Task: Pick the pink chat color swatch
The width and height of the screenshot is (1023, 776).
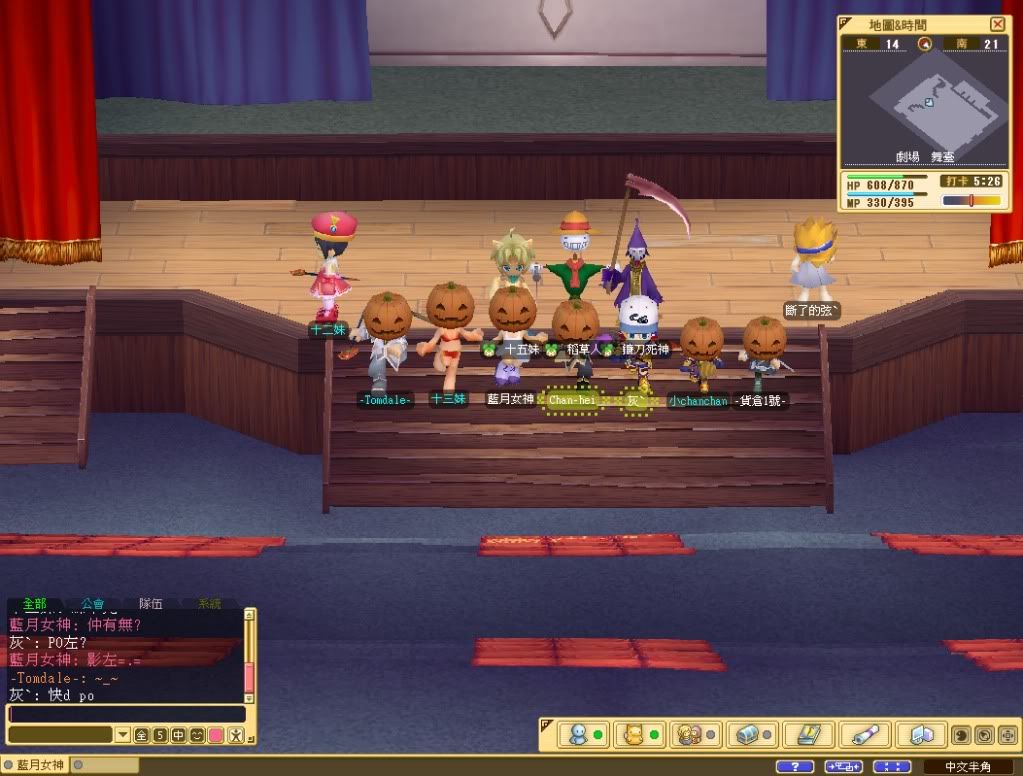Action: pyautogui.click(x=215, y=735)
